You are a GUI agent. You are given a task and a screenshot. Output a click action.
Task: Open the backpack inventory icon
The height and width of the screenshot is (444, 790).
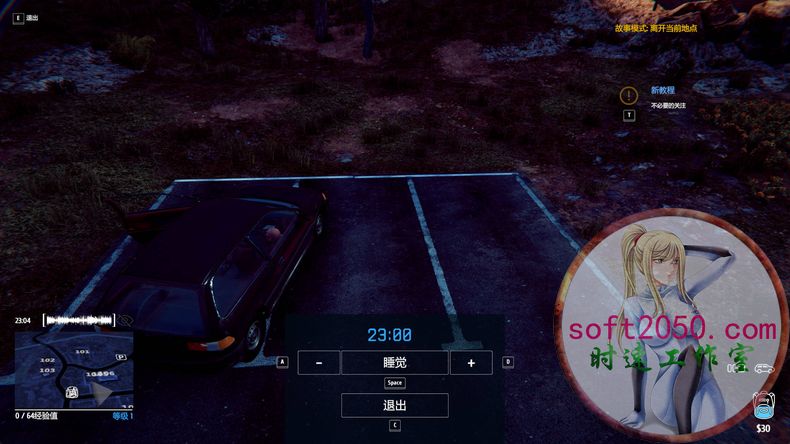click(x=763, y=405)
